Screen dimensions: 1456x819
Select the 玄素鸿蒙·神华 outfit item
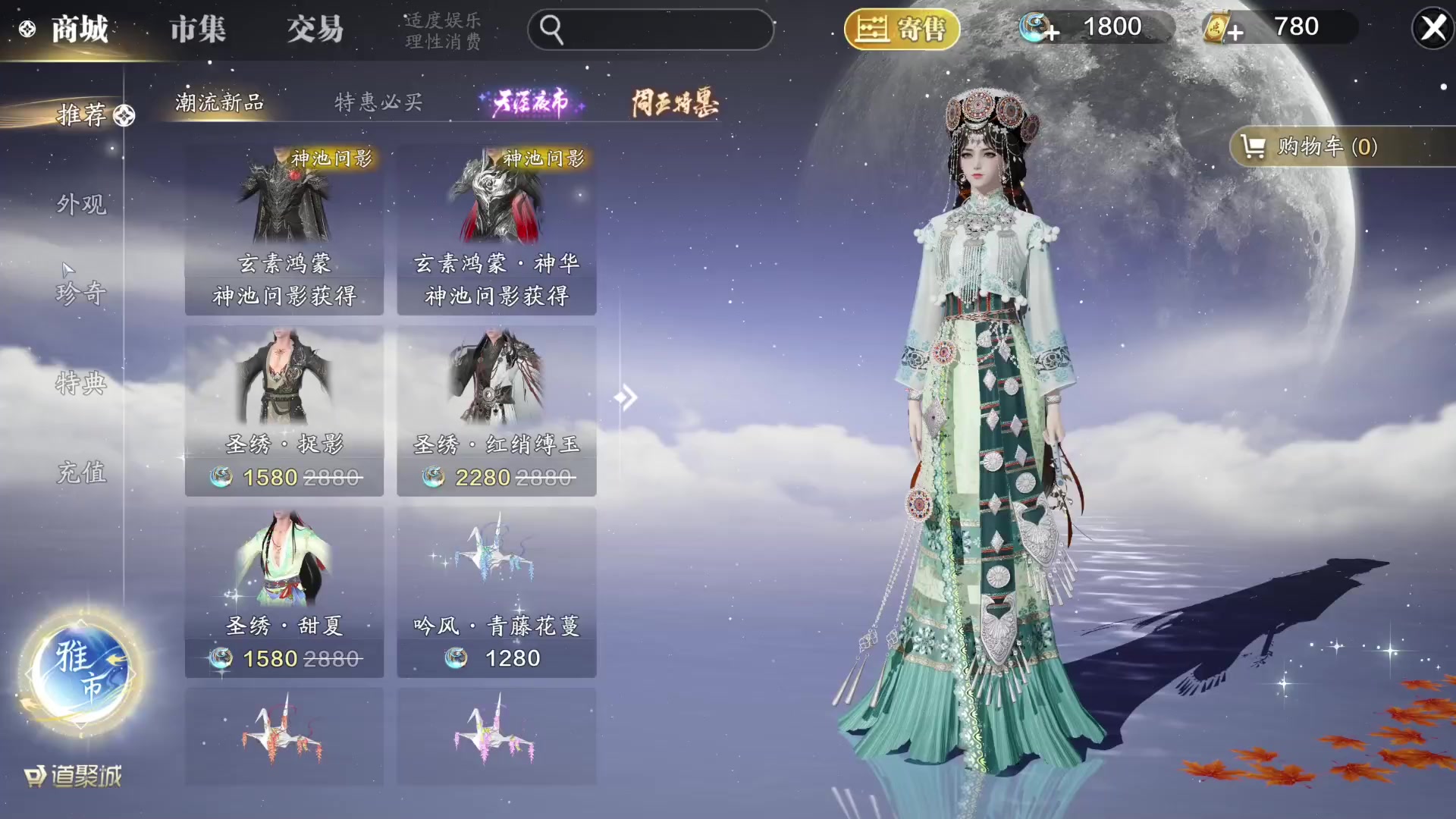[497, 230]
